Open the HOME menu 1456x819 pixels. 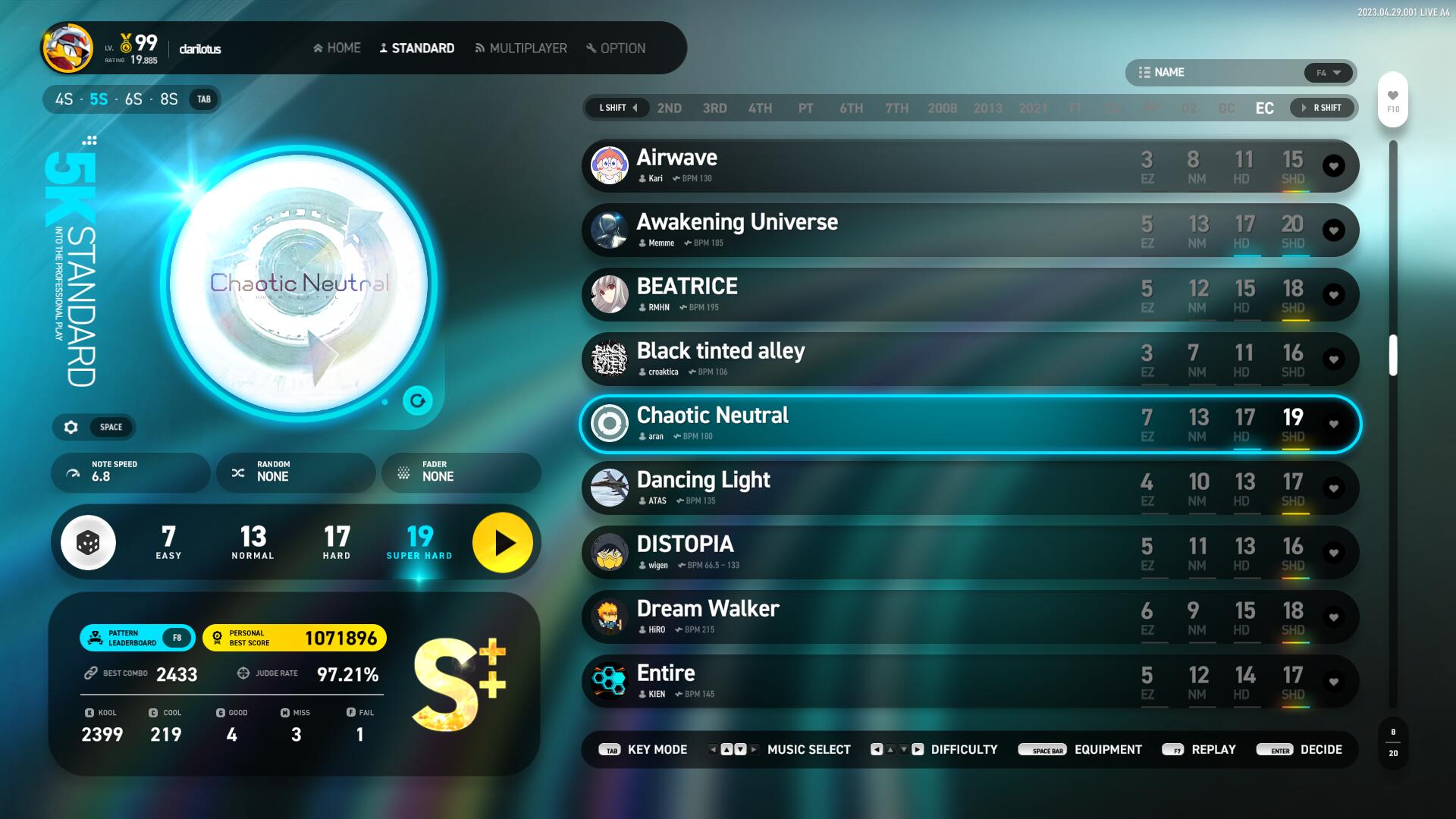(337, 49)
